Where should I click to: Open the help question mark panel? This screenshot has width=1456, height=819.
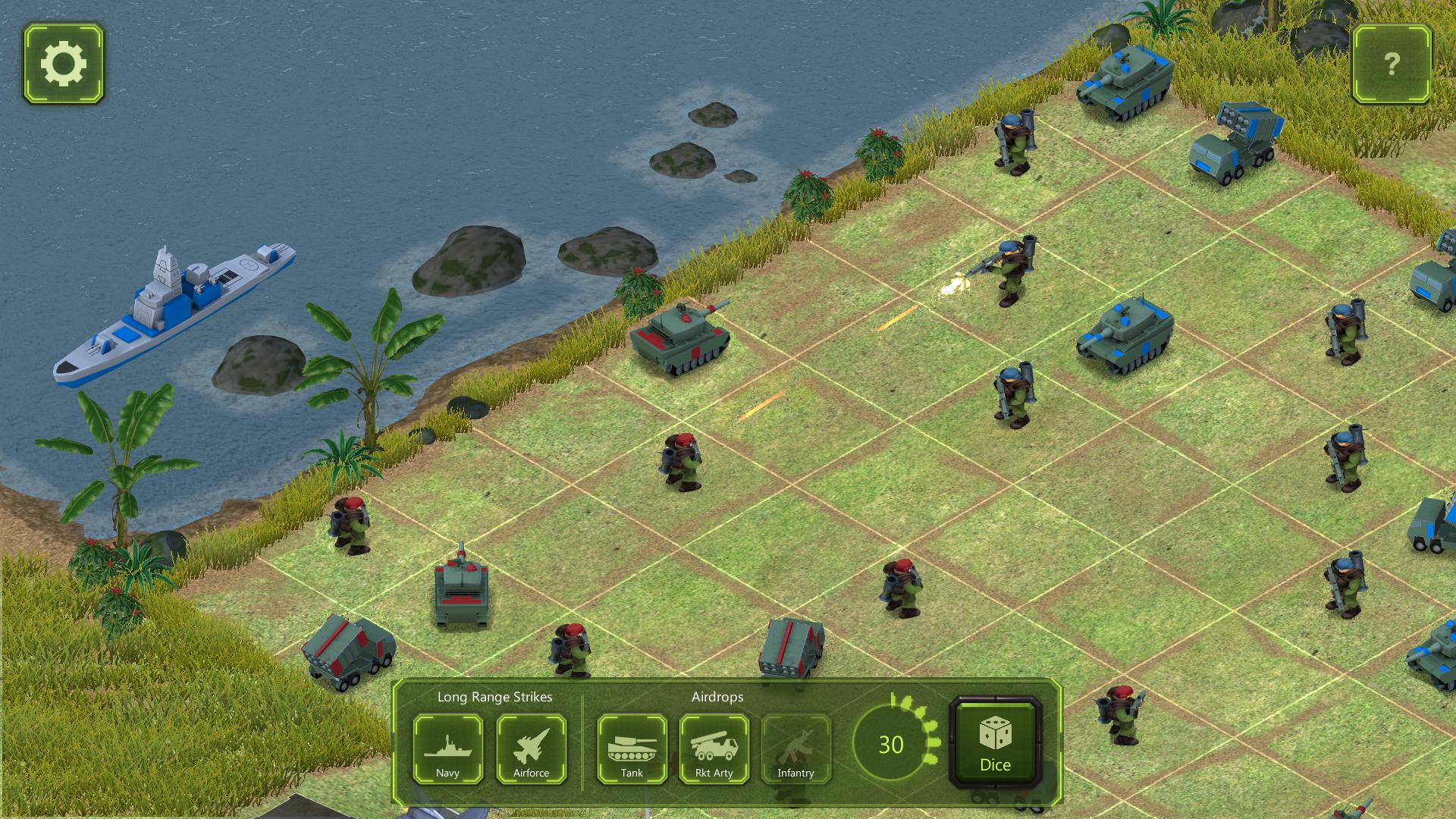[1392, 64]
